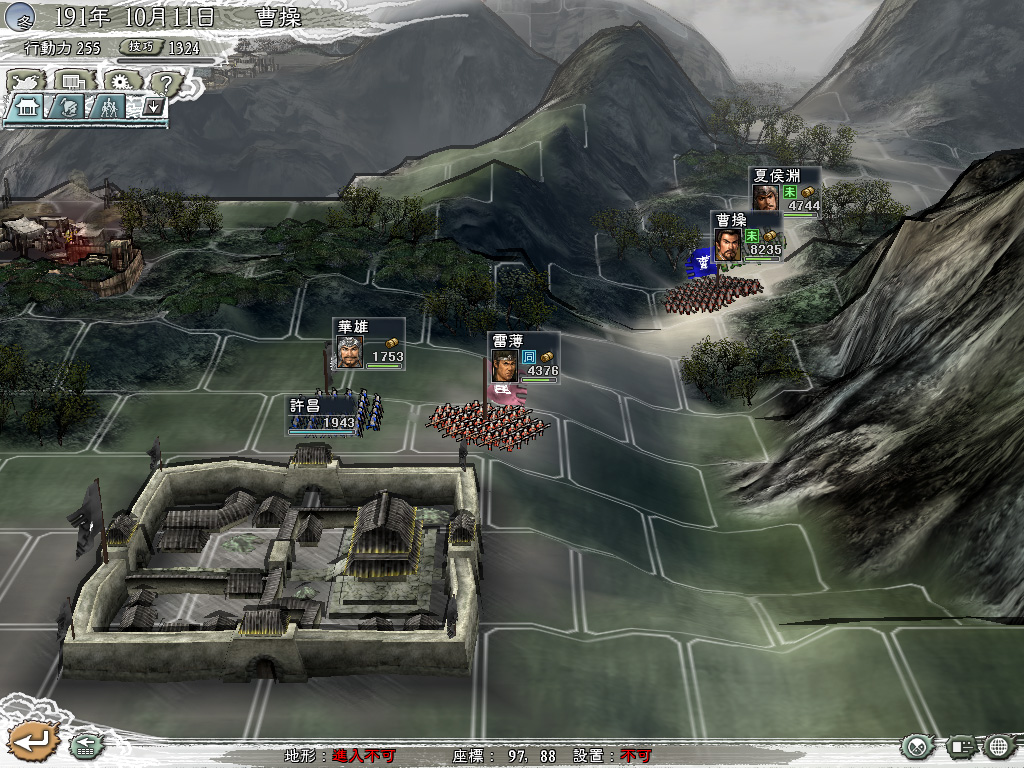Open the China map icon
This screenshot has width=1024, height=768.
[x=24, y=81]
